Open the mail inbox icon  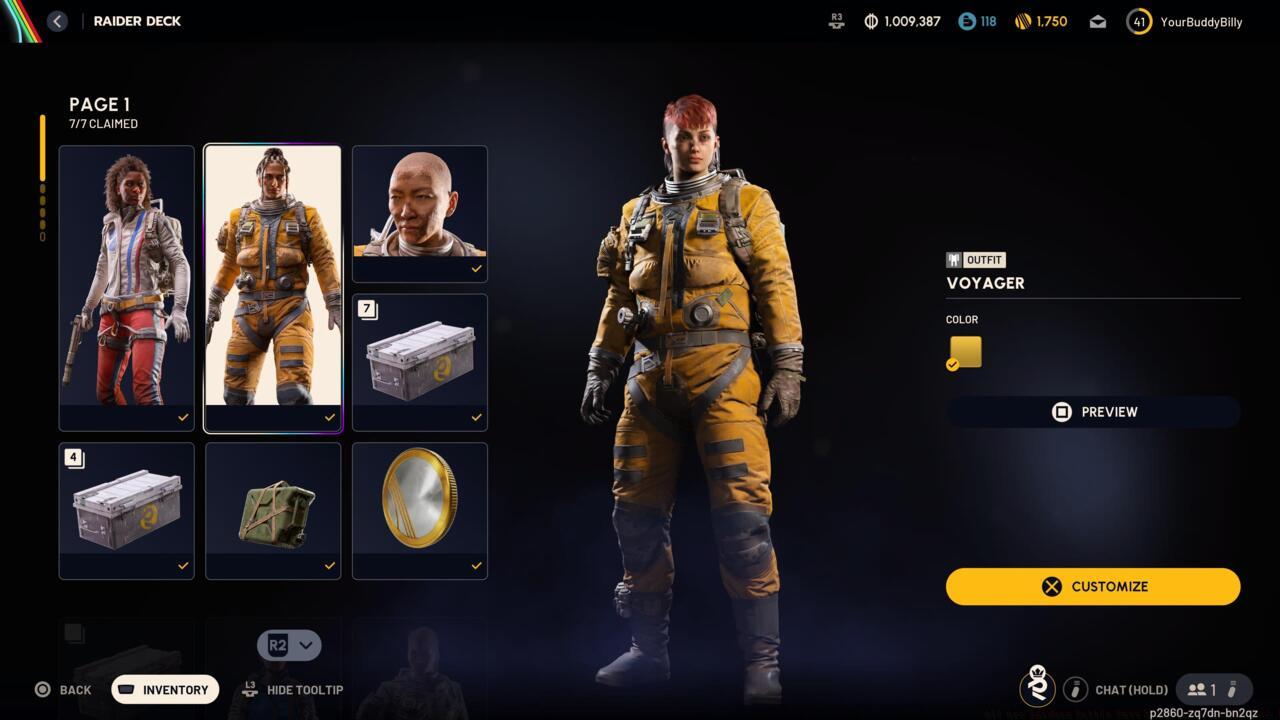[1097, 20]
